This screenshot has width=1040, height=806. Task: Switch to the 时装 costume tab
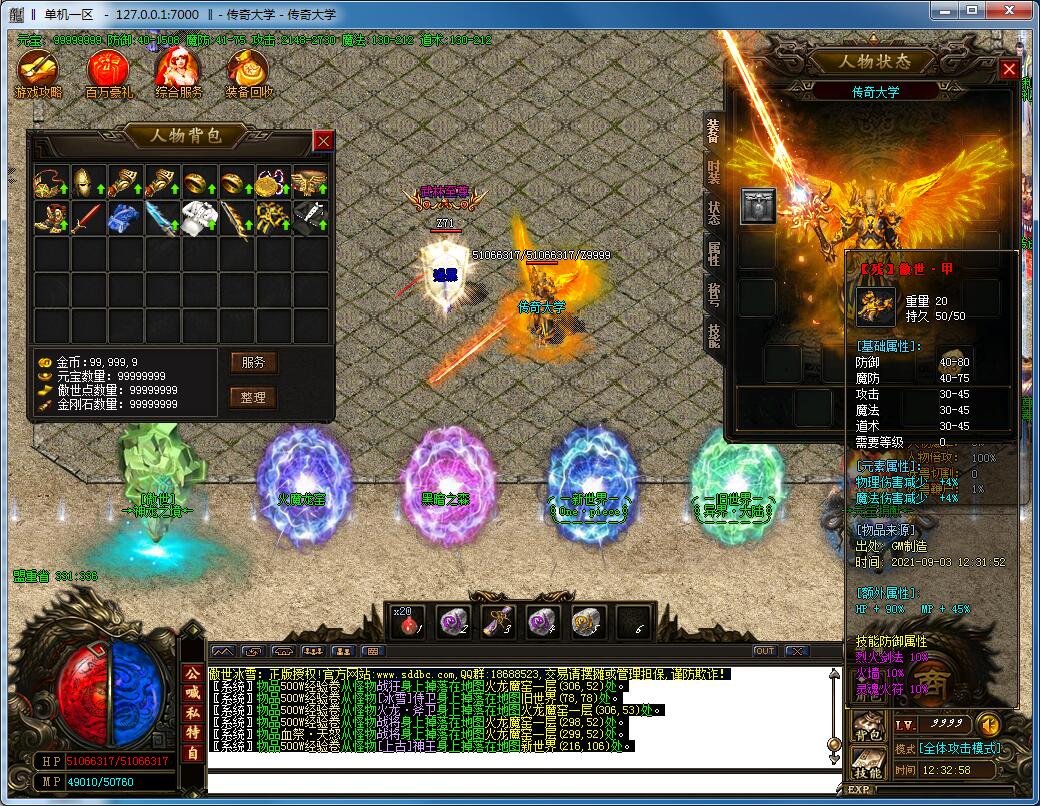click(x=713, y=172)
